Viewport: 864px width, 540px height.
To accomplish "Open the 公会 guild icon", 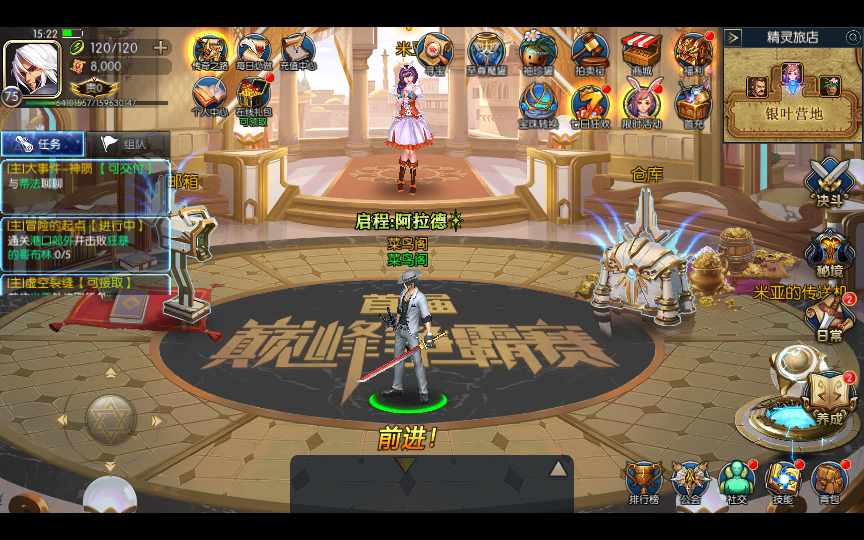I will click(x=690, y=482).
